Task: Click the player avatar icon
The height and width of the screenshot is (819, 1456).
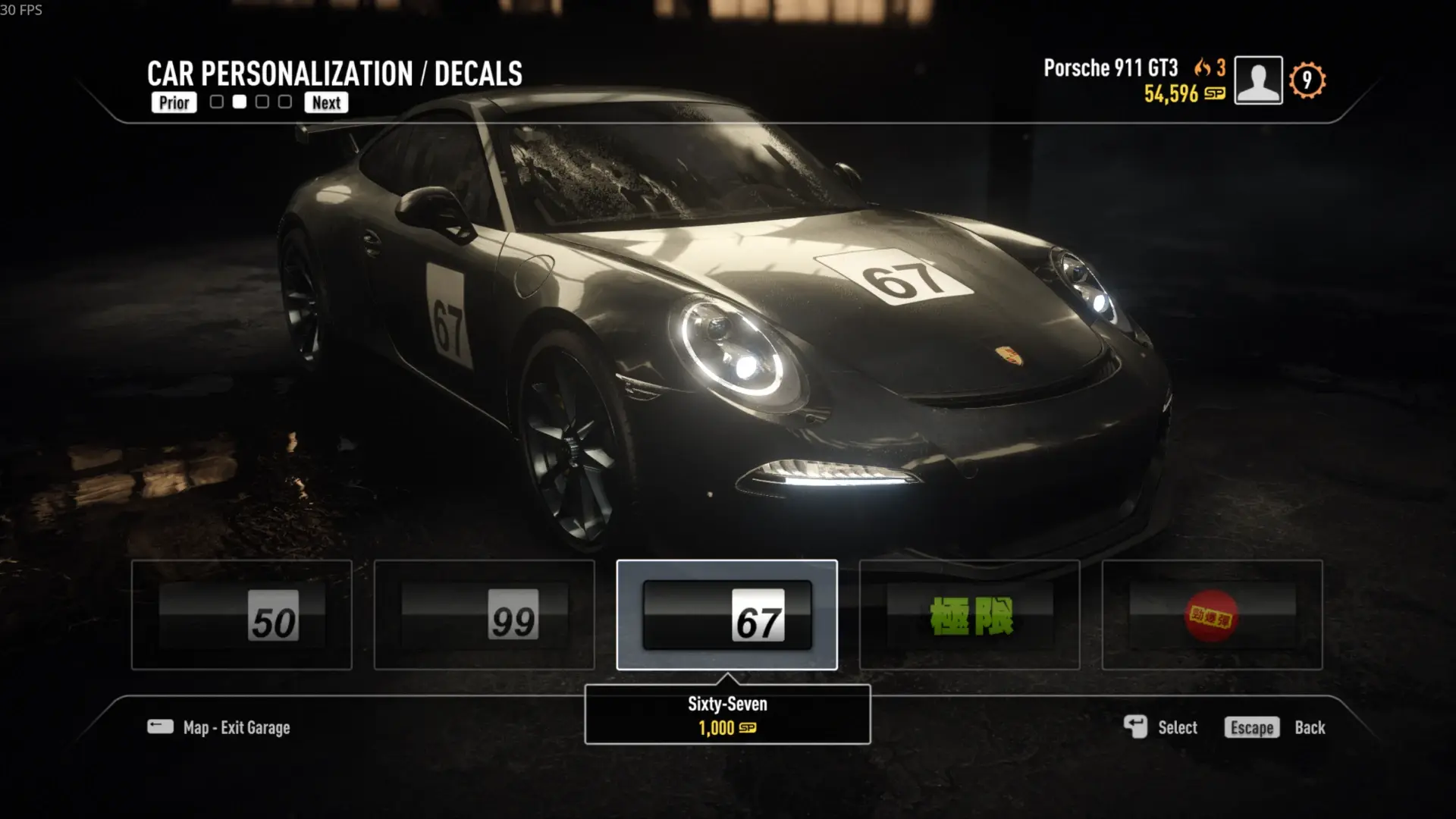Action: [1258, 79]
